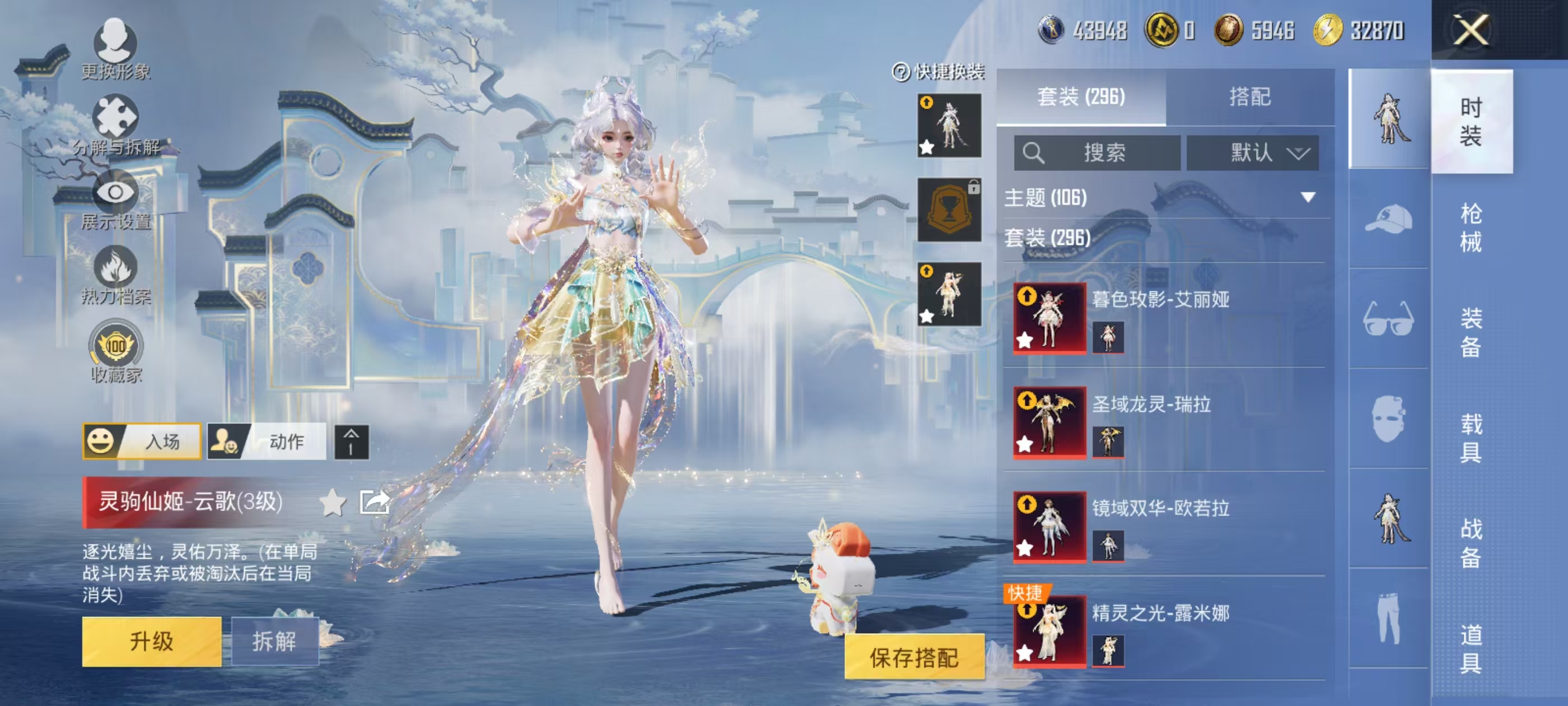1568x706 pixels.
Task: Switch to the 搭配 matching tab
Action: tap(1250, 97)
